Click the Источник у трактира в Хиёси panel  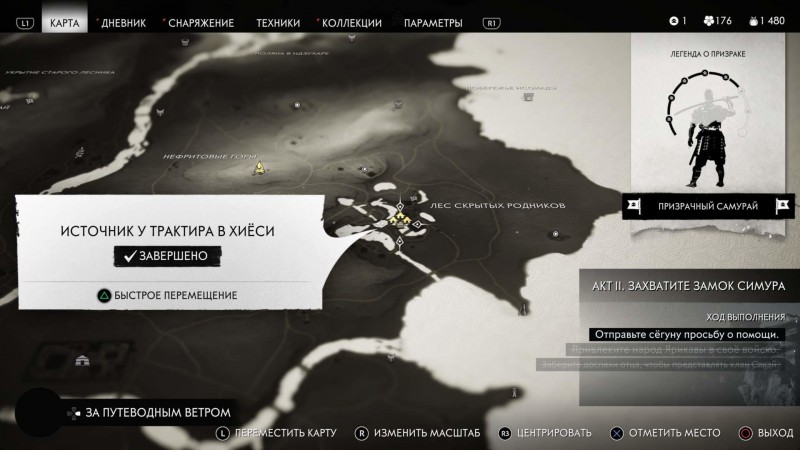[x=168, y=231]
